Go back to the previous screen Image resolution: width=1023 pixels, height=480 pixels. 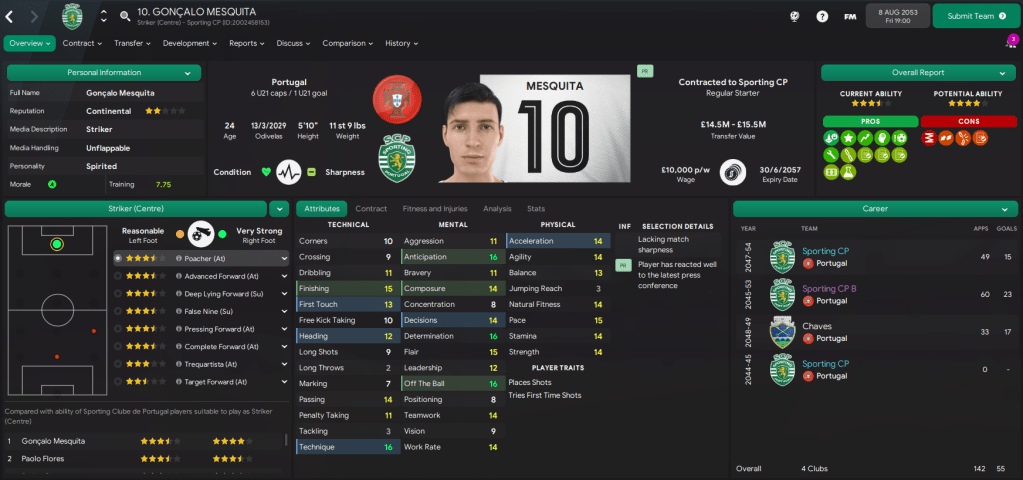click(x=10, y=16)
